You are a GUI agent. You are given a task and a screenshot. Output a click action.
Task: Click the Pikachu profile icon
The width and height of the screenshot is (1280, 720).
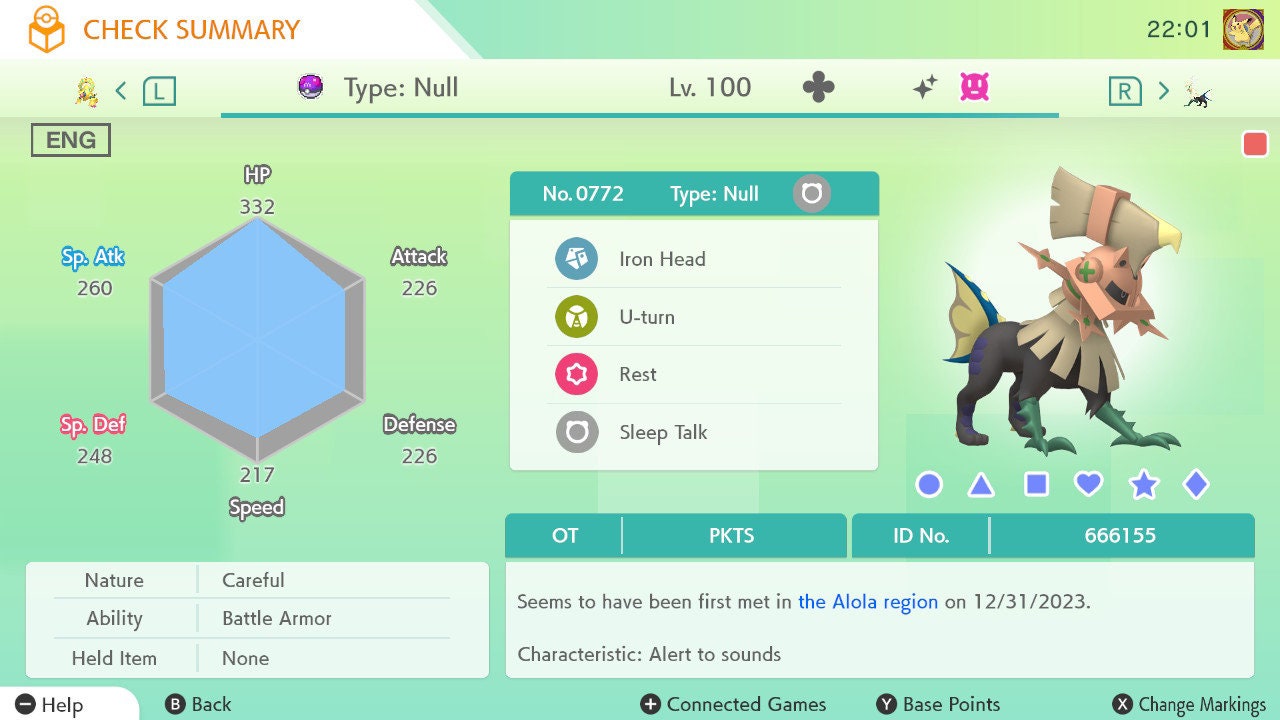click(1243, 30)
